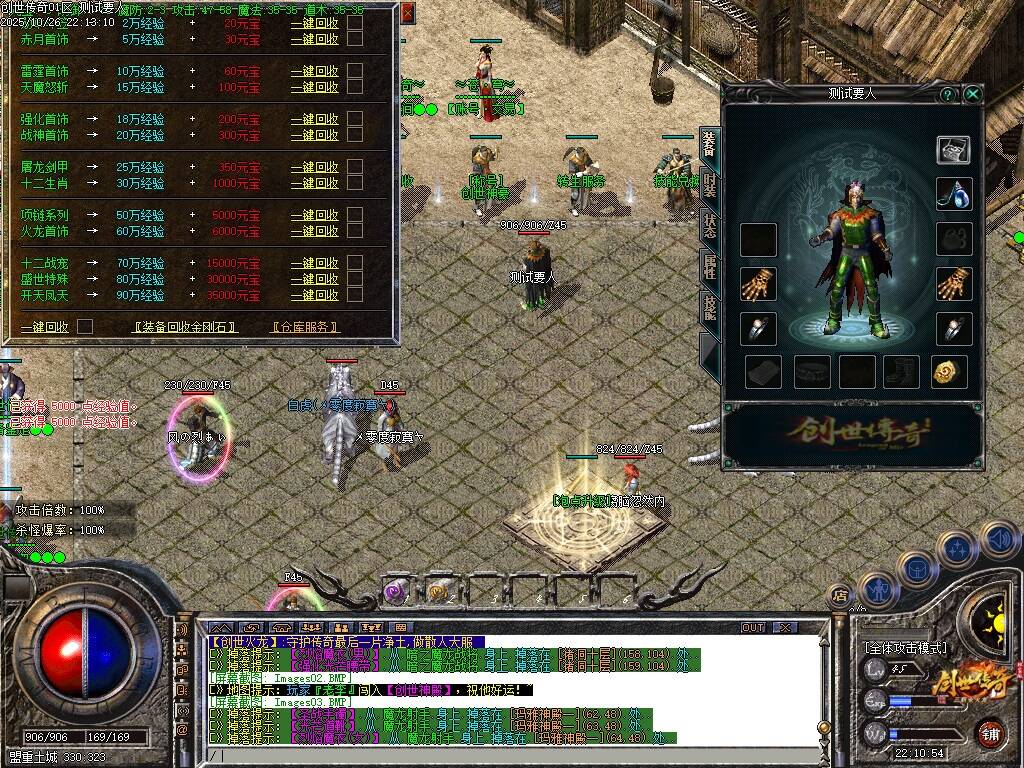Open help on the character window
This screenshot has height=768, width=1024.
coord(947,94)
